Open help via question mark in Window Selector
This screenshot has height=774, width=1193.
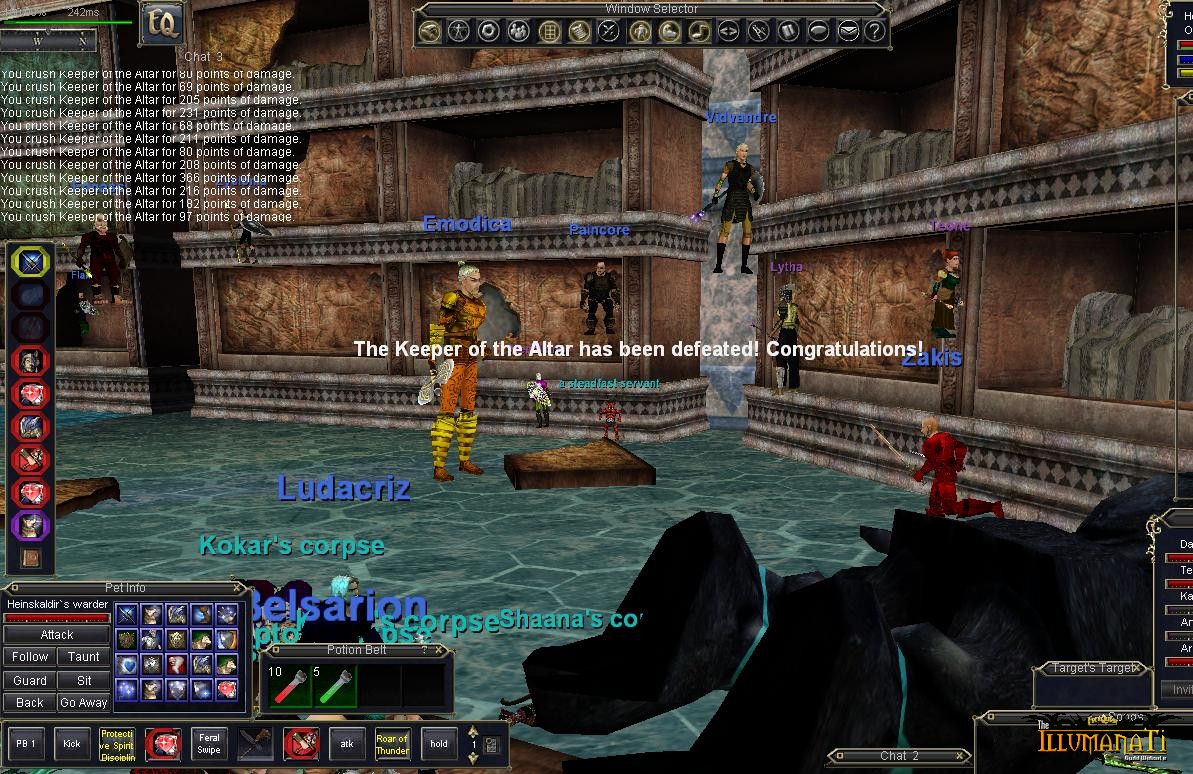875,31
